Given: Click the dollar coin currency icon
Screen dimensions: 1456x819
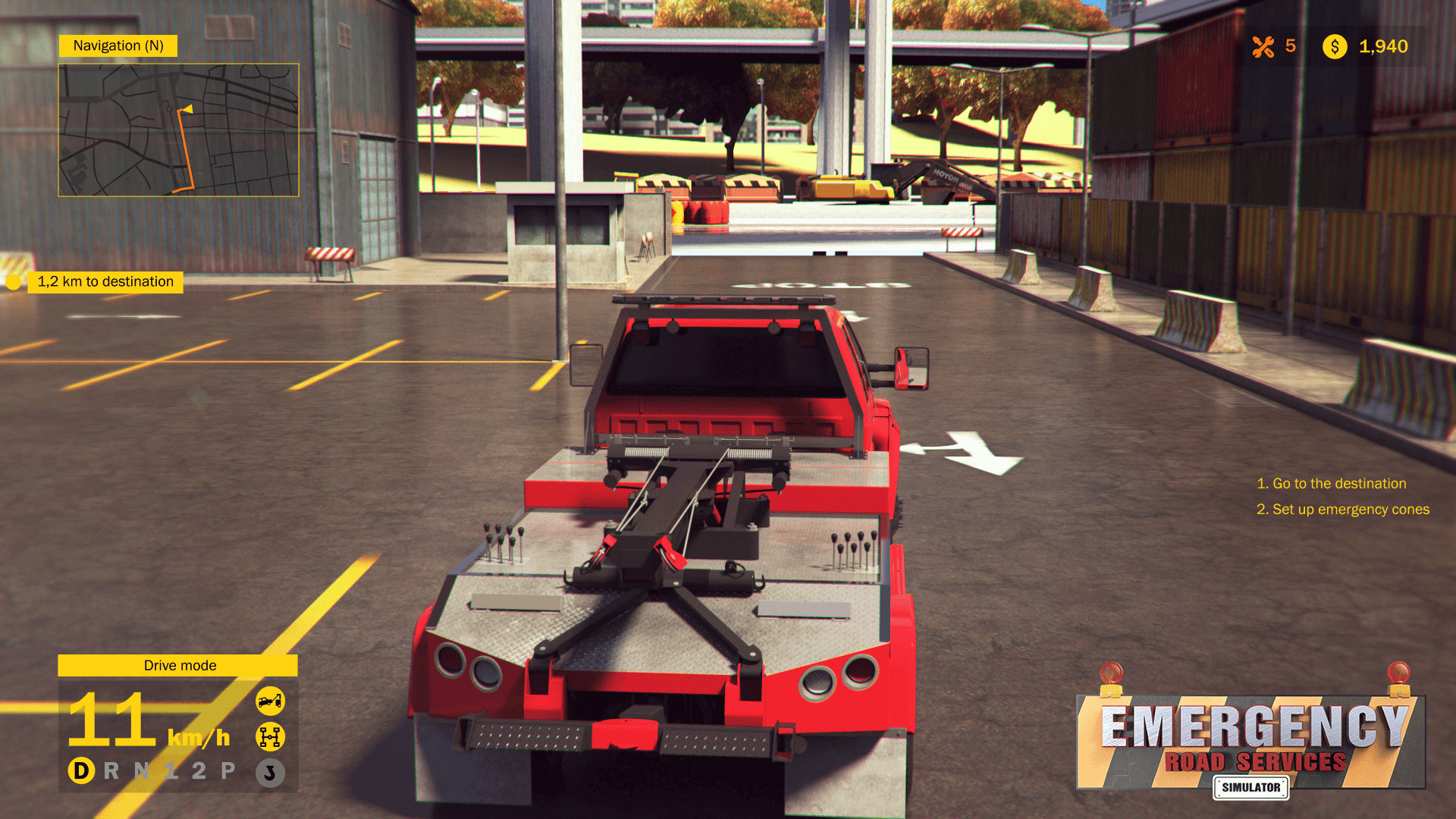Looking at the screenshot, I should pyautogui.click(x=1335, y=47).
